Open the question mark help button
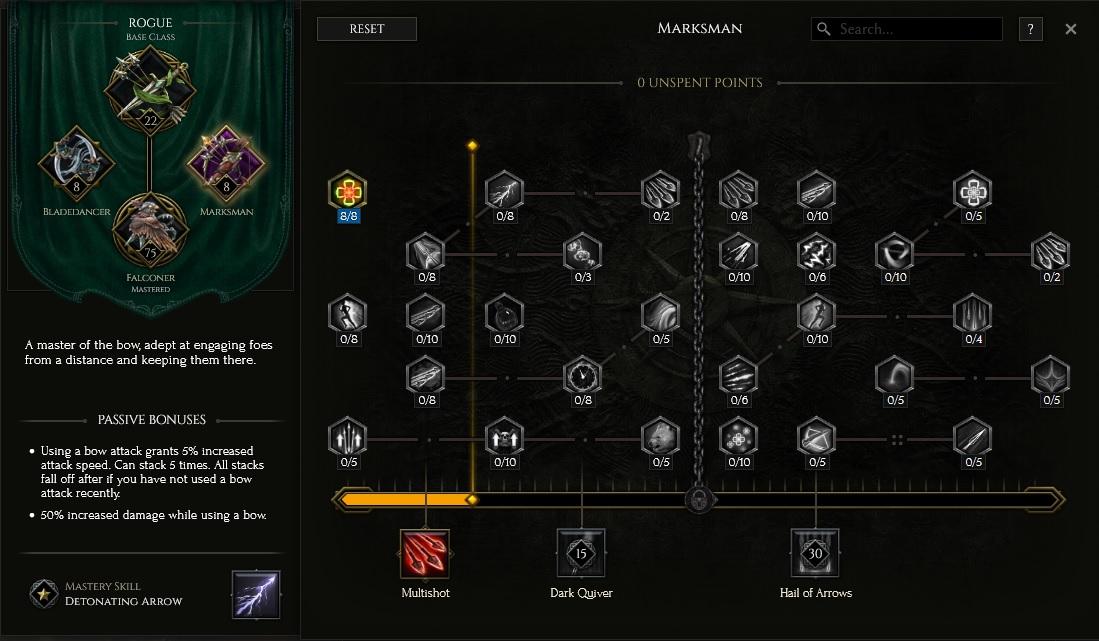The height and width of the screenshot is (641, 1099). tap(1030, 29)
